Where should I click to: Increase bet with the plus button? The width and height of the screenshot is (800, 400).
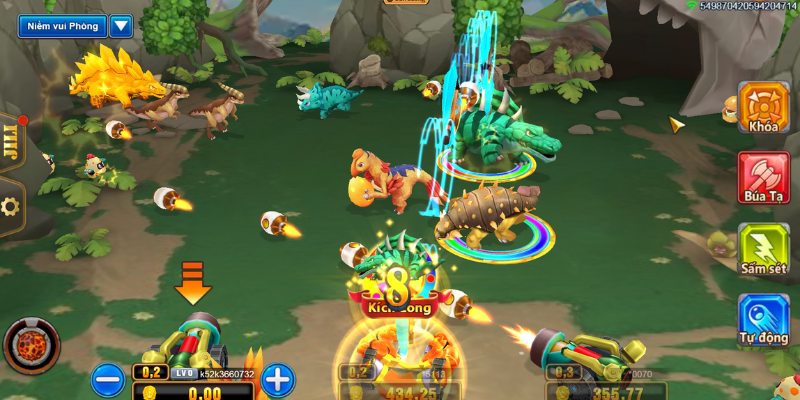(278, 379)
